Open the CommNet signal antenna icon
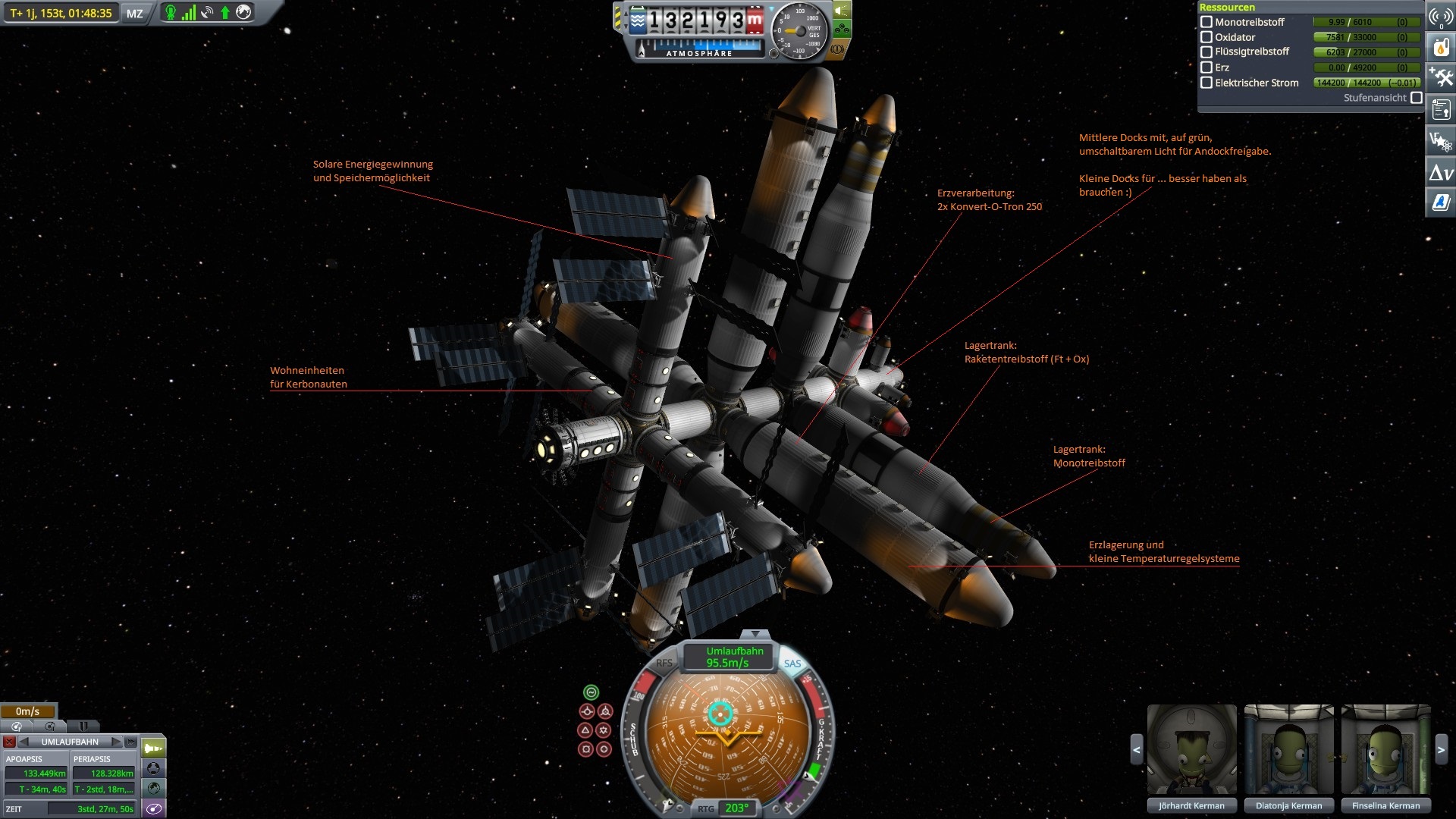The height and width of the screenshot is (819, 1456). [1441, 17]
